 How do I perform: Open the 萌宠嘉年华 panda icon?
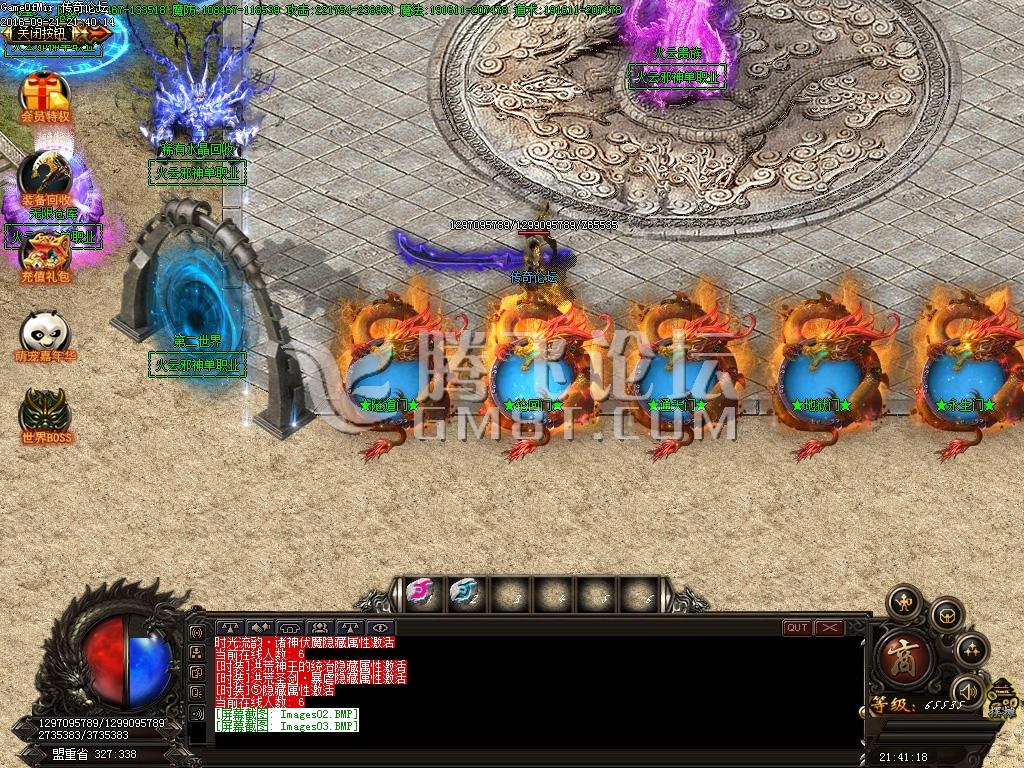pyautogui.click(x=45, y=331)
